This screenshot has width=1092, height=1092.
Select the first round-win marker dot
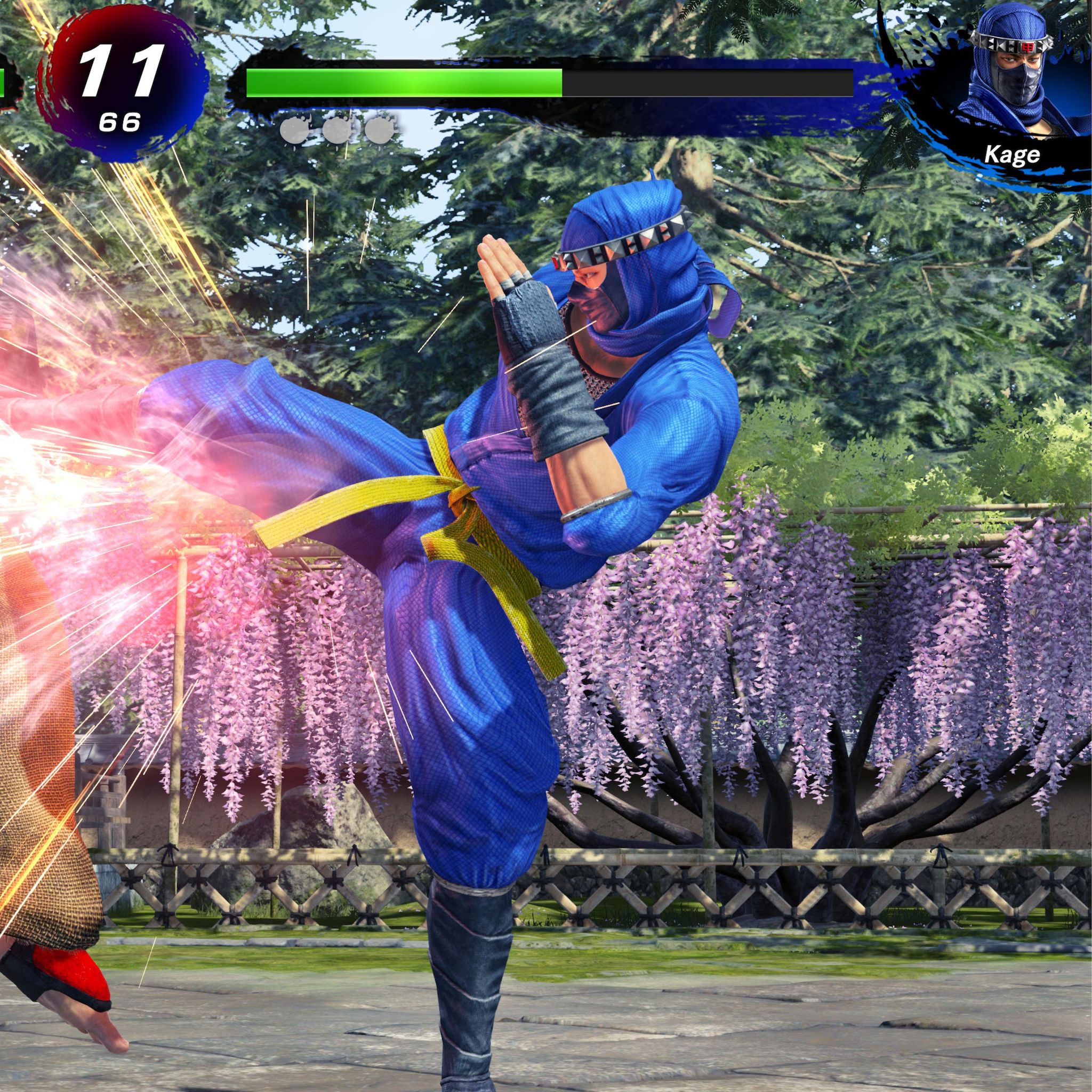tap(294, 131)
